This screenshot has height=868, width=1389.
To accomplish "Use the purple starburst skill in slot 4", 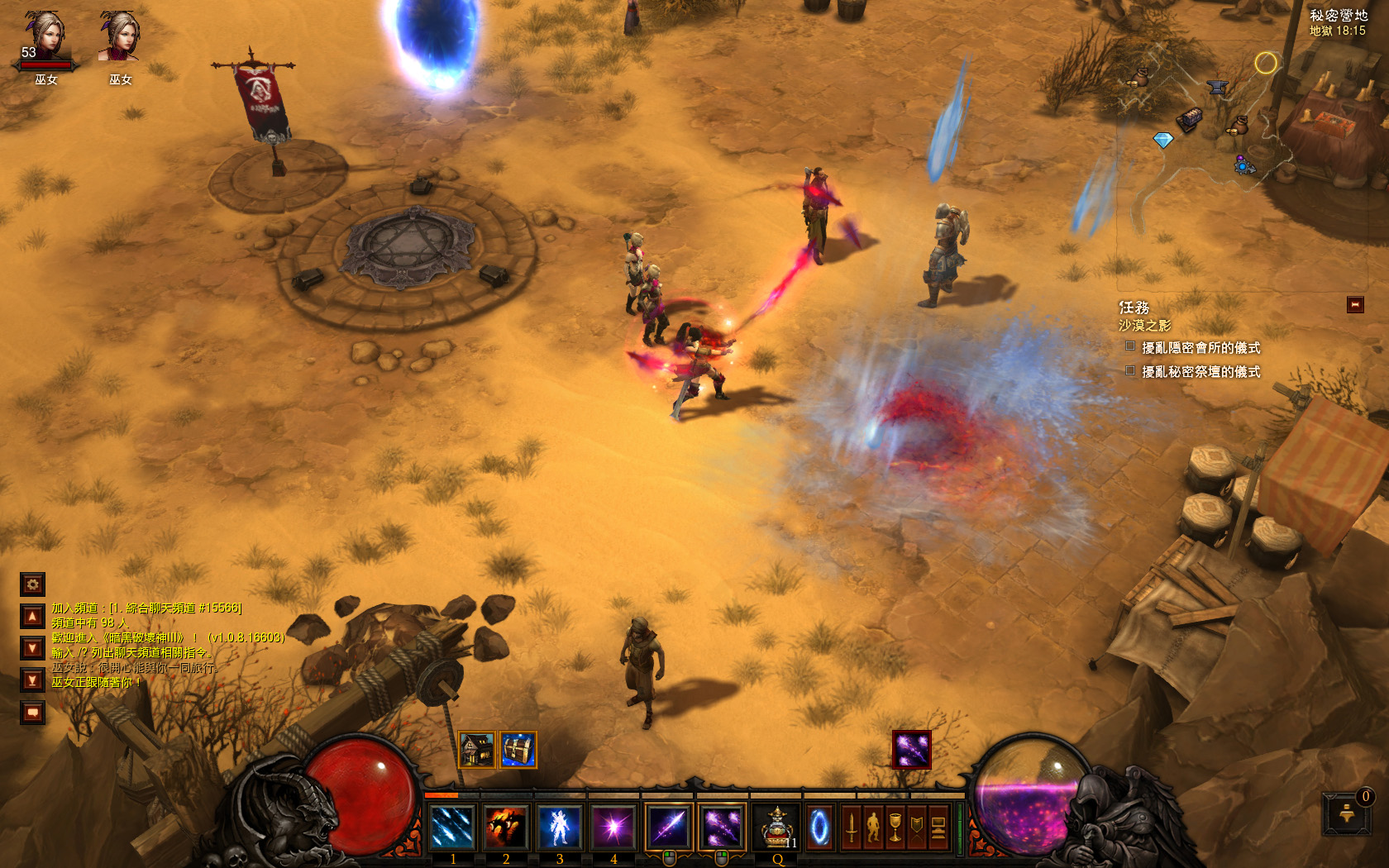I will pyautogui.click(x=613, y=826).
